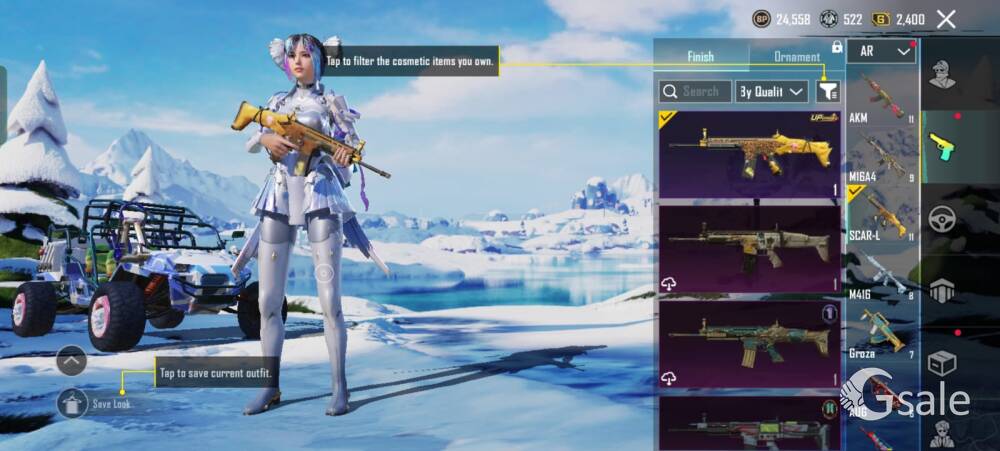Open the By Quality sort dropdown
The width and height of the screenshot is (1000, 451).
click(x=771, y=91)
